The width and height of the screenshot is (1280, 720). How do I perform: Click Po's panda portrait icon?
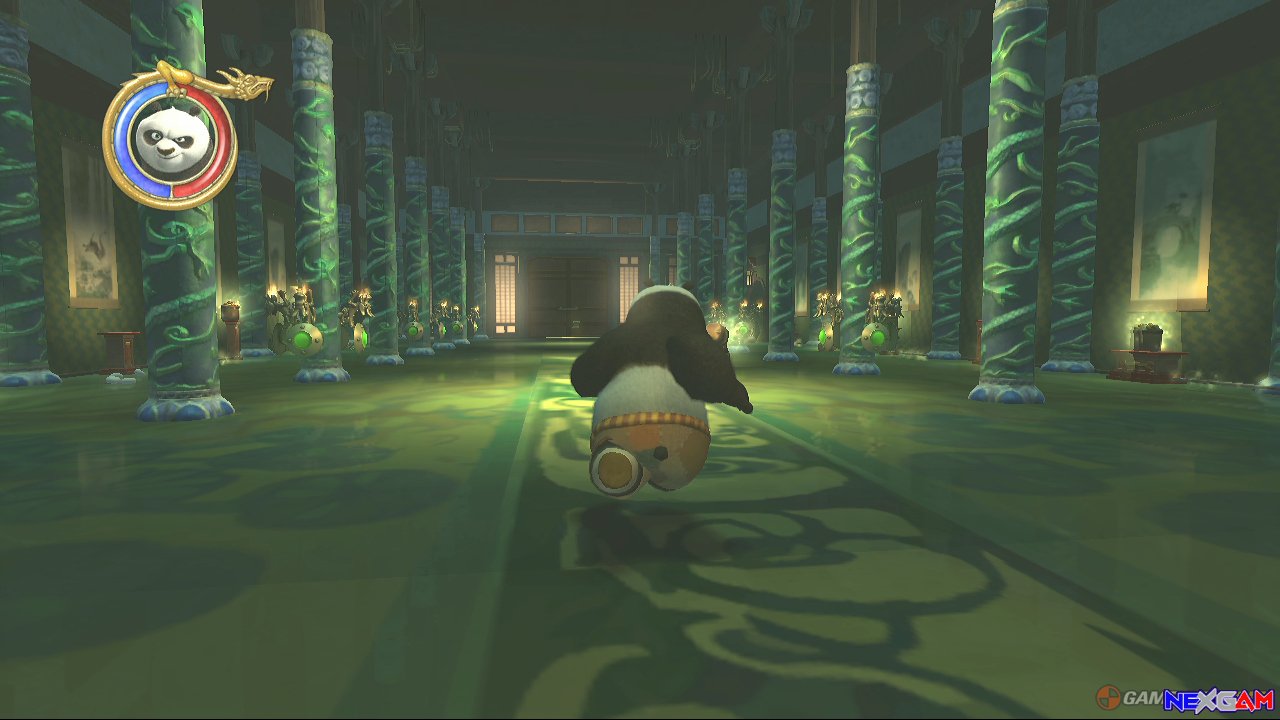(168, 143)
